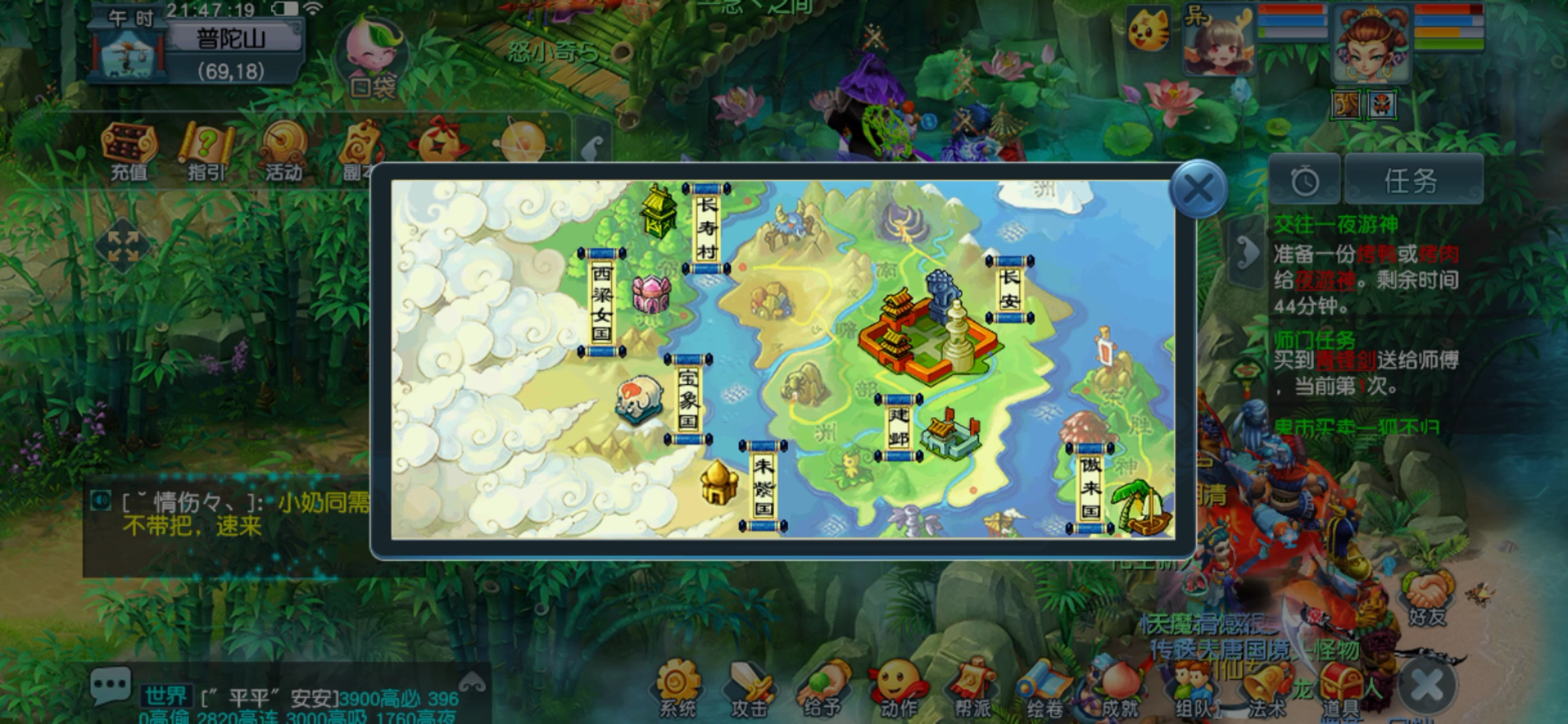1568x724 pixels.
Task: Choose 西梁女国 on the world map
Action: (x=602, y=303)
